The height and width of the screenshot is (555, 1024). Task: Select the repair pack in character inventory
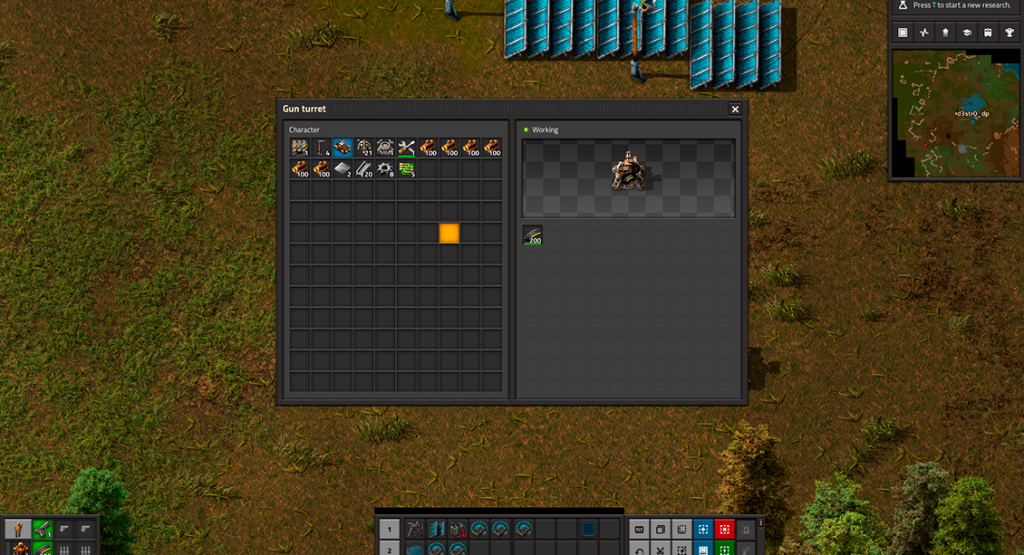pos(407,148)
